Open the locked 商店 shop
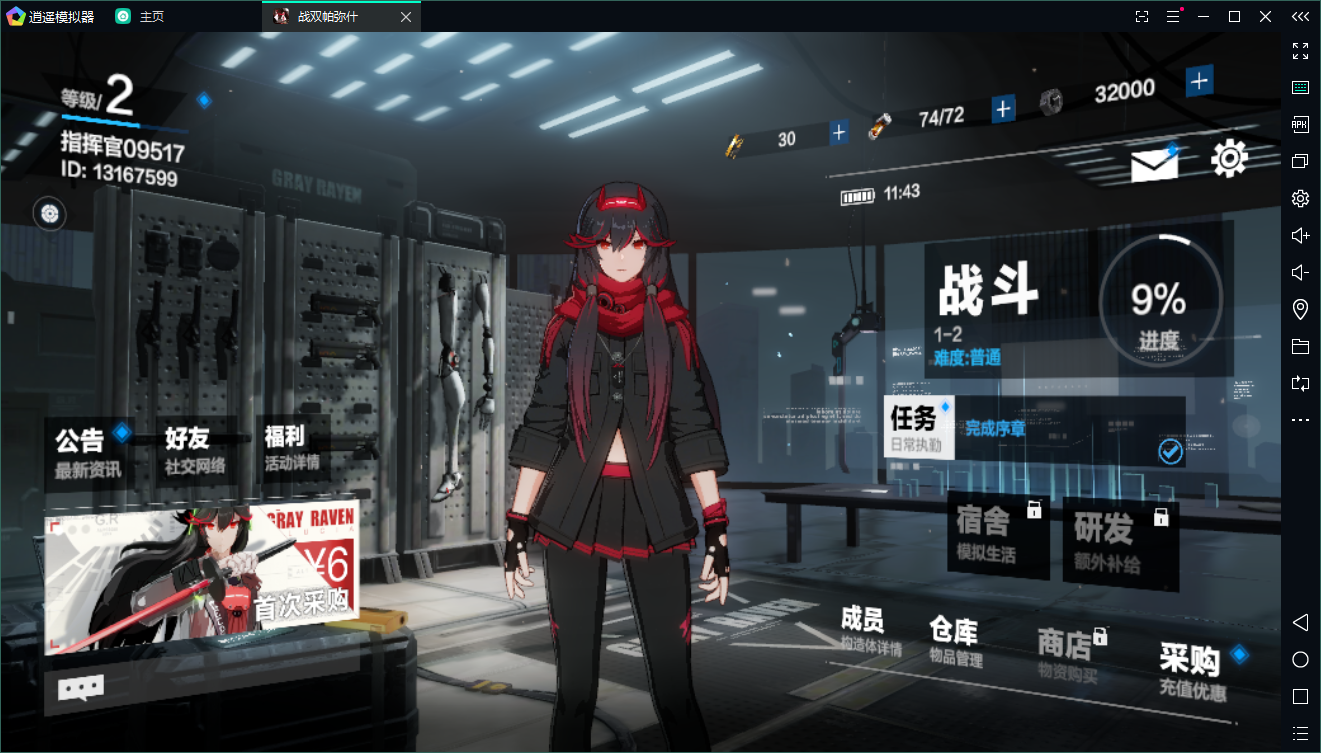1321x753 pixels. [x=1068, y=655]
